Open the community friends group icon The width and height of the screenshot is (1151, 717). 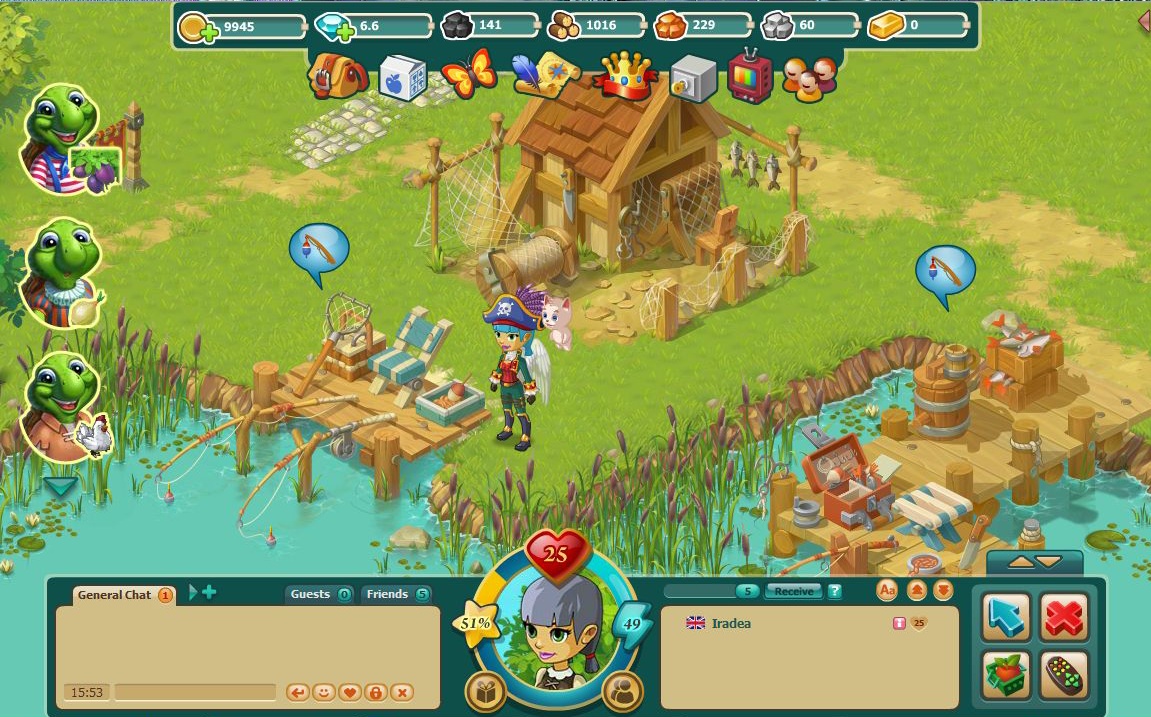809,77
